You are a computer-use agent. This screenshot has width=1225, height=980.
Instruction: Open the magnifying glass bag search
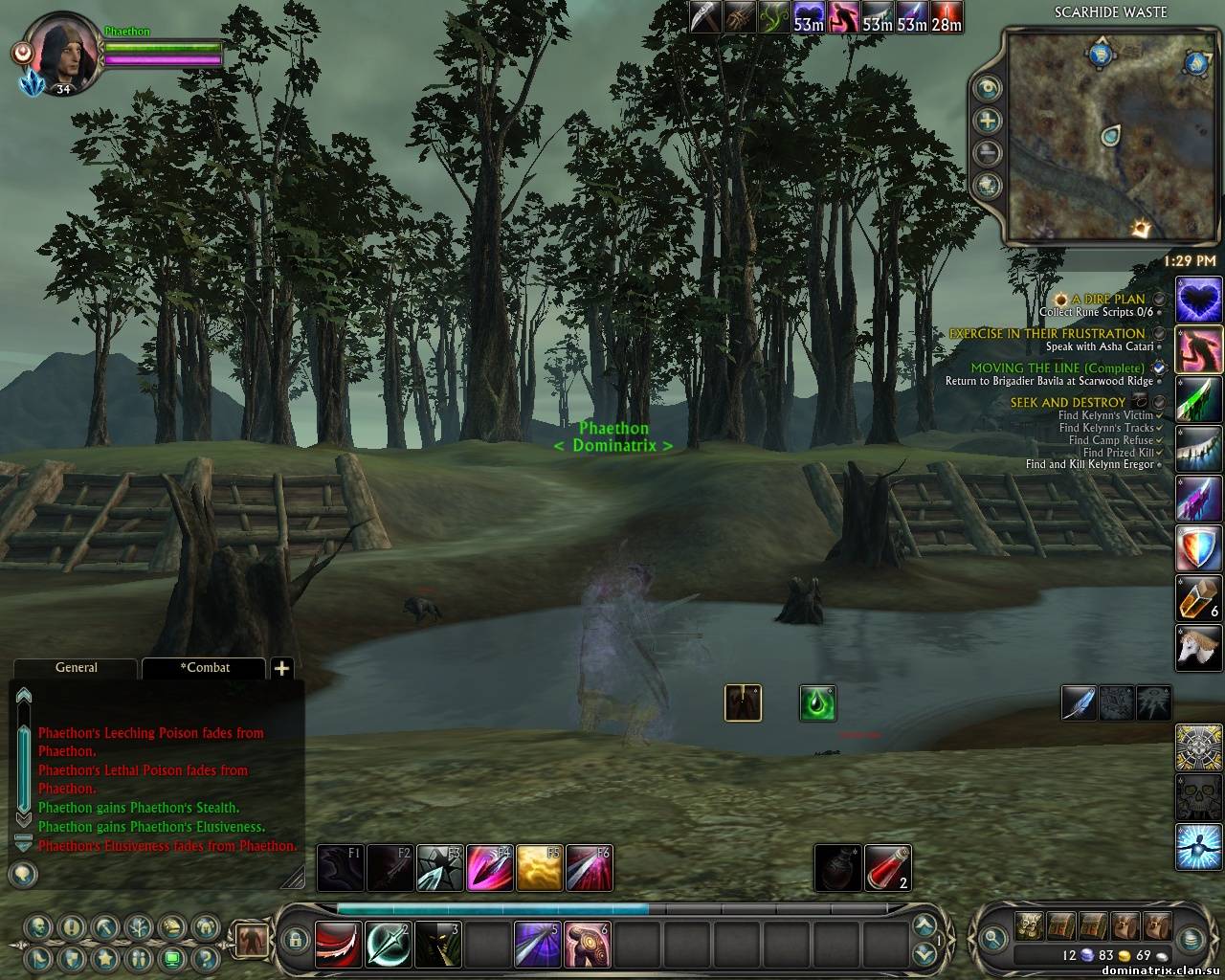pos(994,939)
